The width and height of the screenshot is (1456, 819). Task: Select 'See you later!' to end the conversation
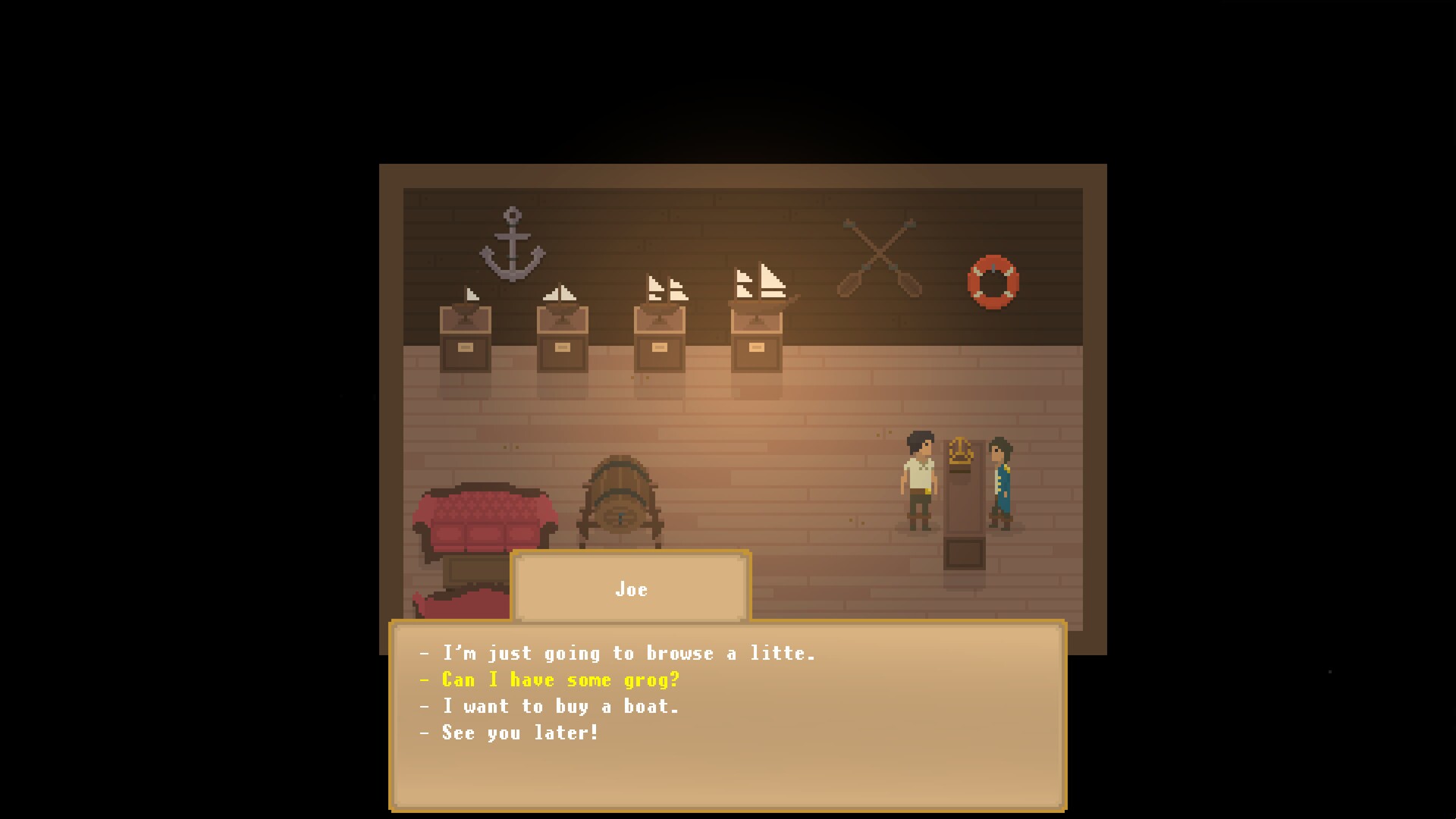click(509, 733)
